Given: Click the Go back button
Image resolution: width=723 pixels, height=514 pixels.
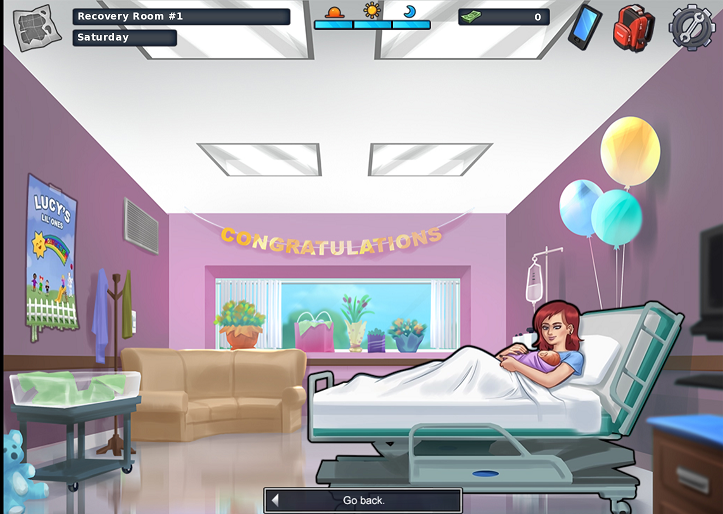Looking at the screenshot, I should 363,500.
